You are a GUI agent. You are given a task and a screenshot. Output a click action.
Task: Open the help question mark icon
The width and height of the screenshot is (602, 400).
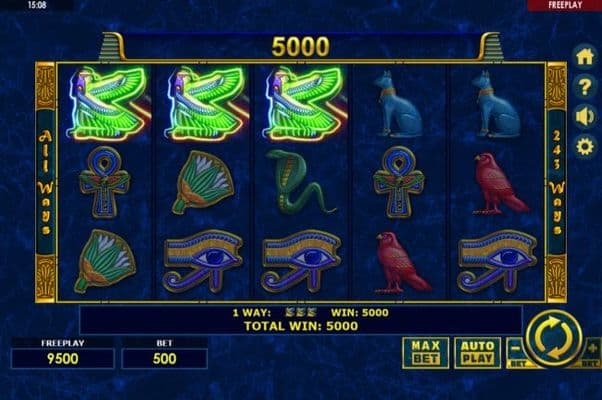[585, 86]
